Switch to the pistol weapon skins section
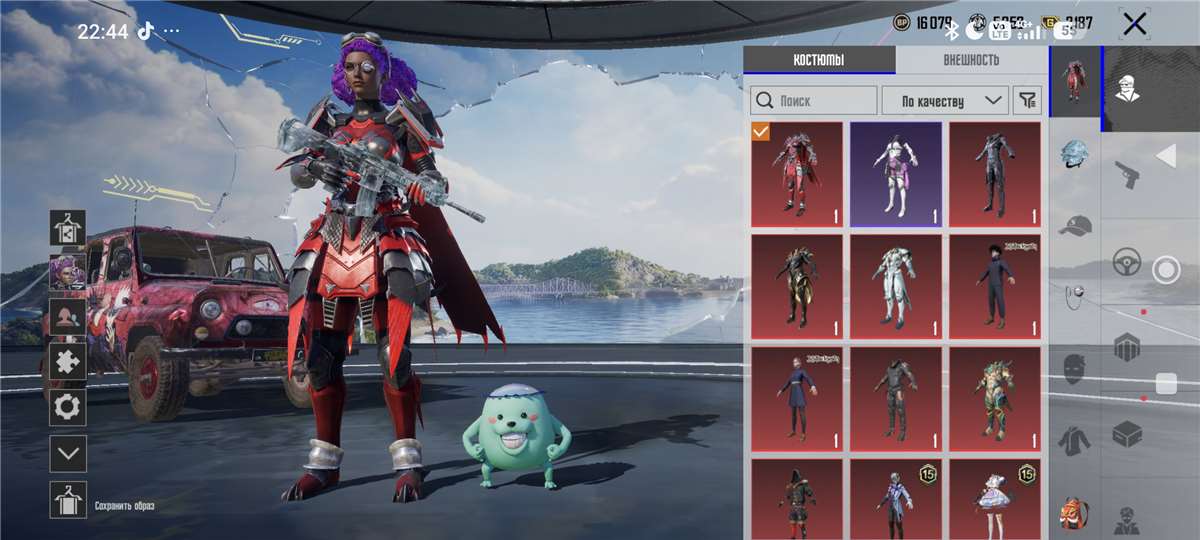1200x540 pixels. pos(1127,174)
